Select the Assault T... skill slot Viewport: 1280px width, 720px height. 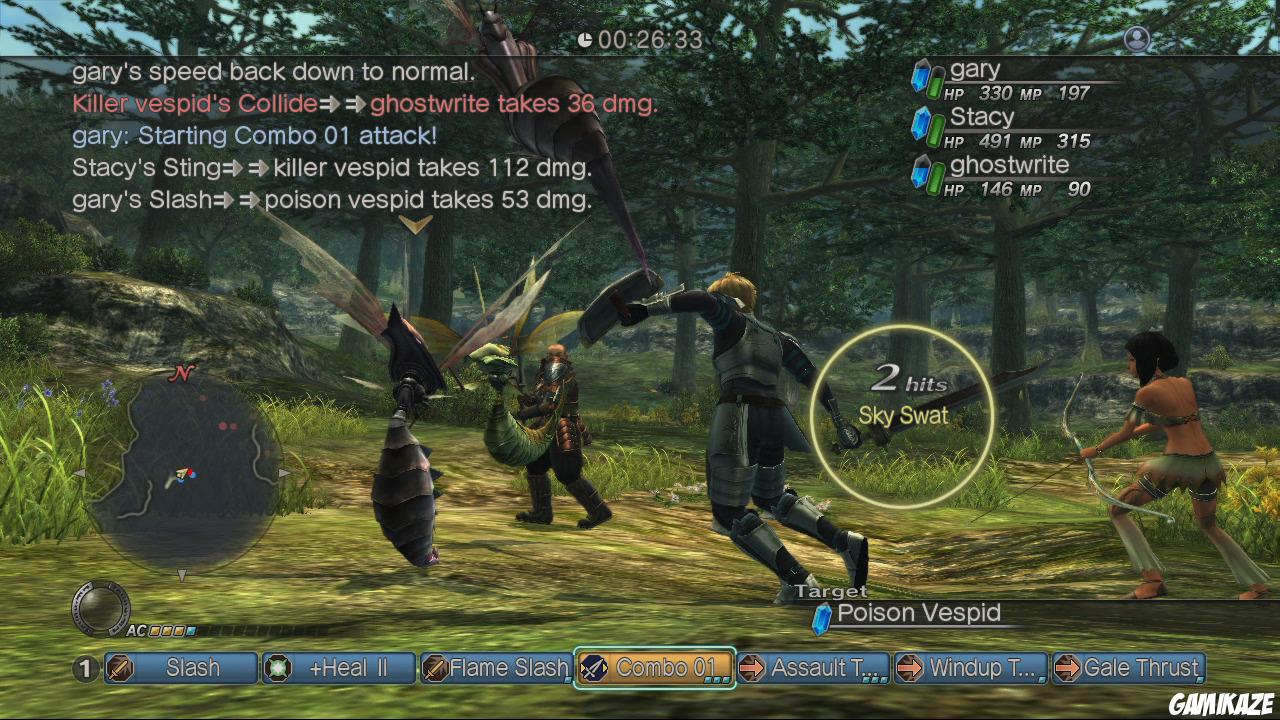tap(813, 668)
